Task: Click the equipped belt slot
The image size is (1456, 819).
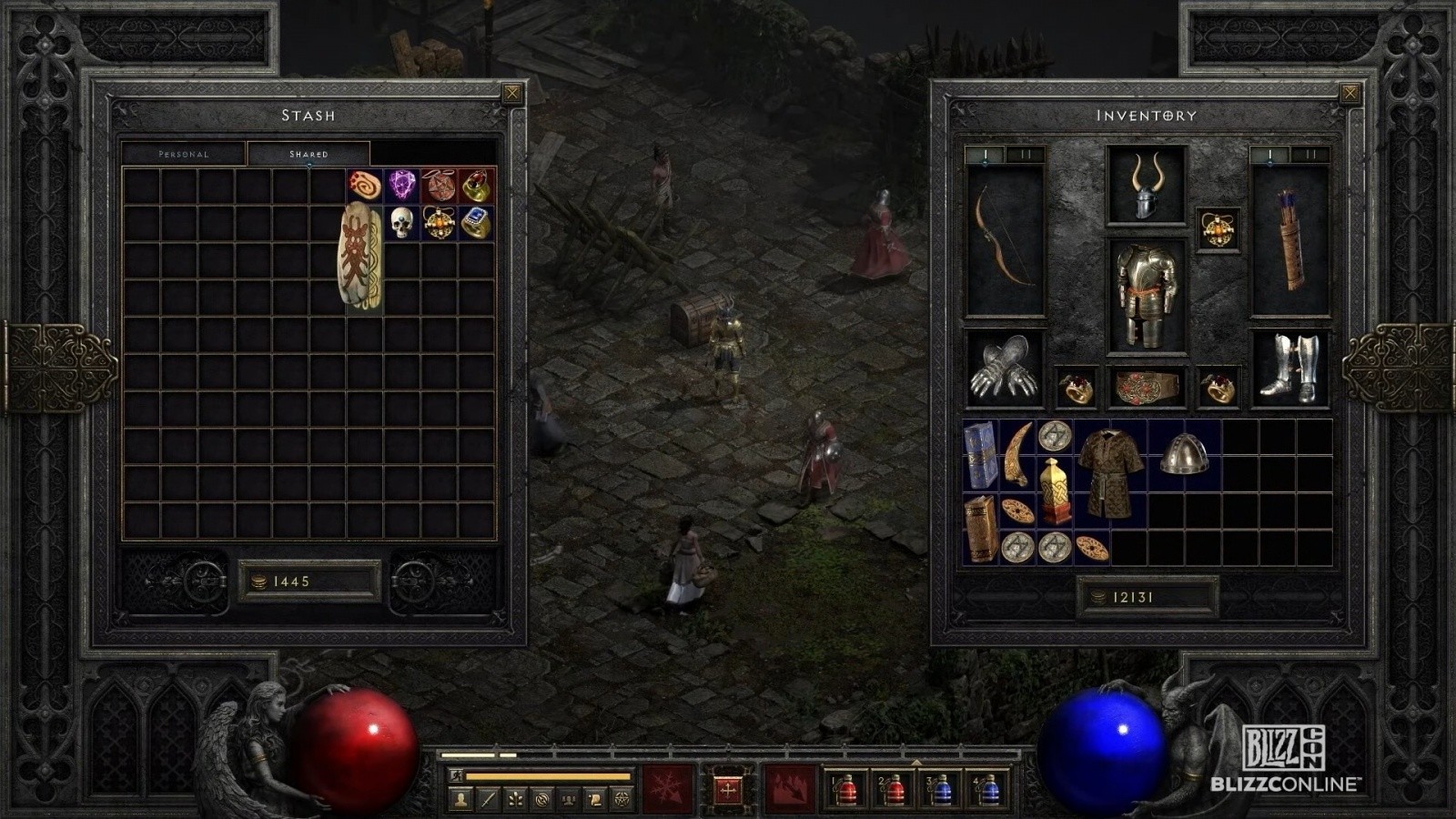Action: 1146,388
